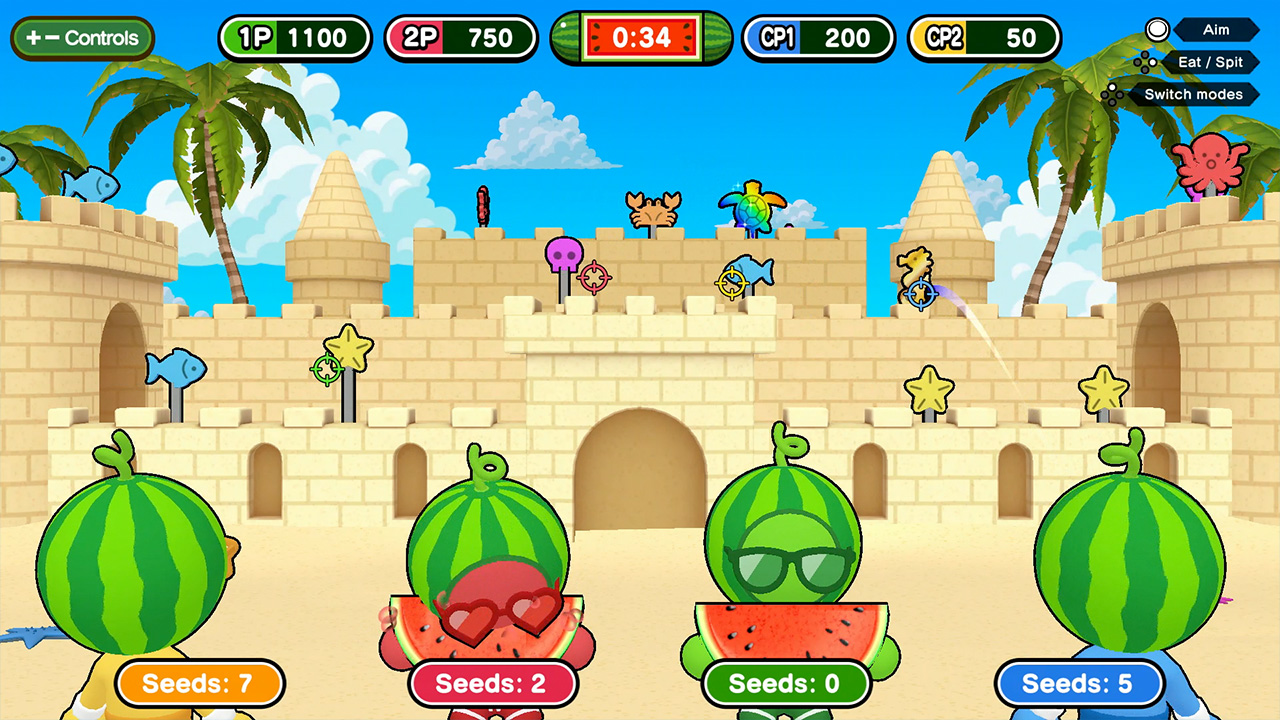Click the red crosshair near the skull
The image size is (1280, 720).
point(596,277)
